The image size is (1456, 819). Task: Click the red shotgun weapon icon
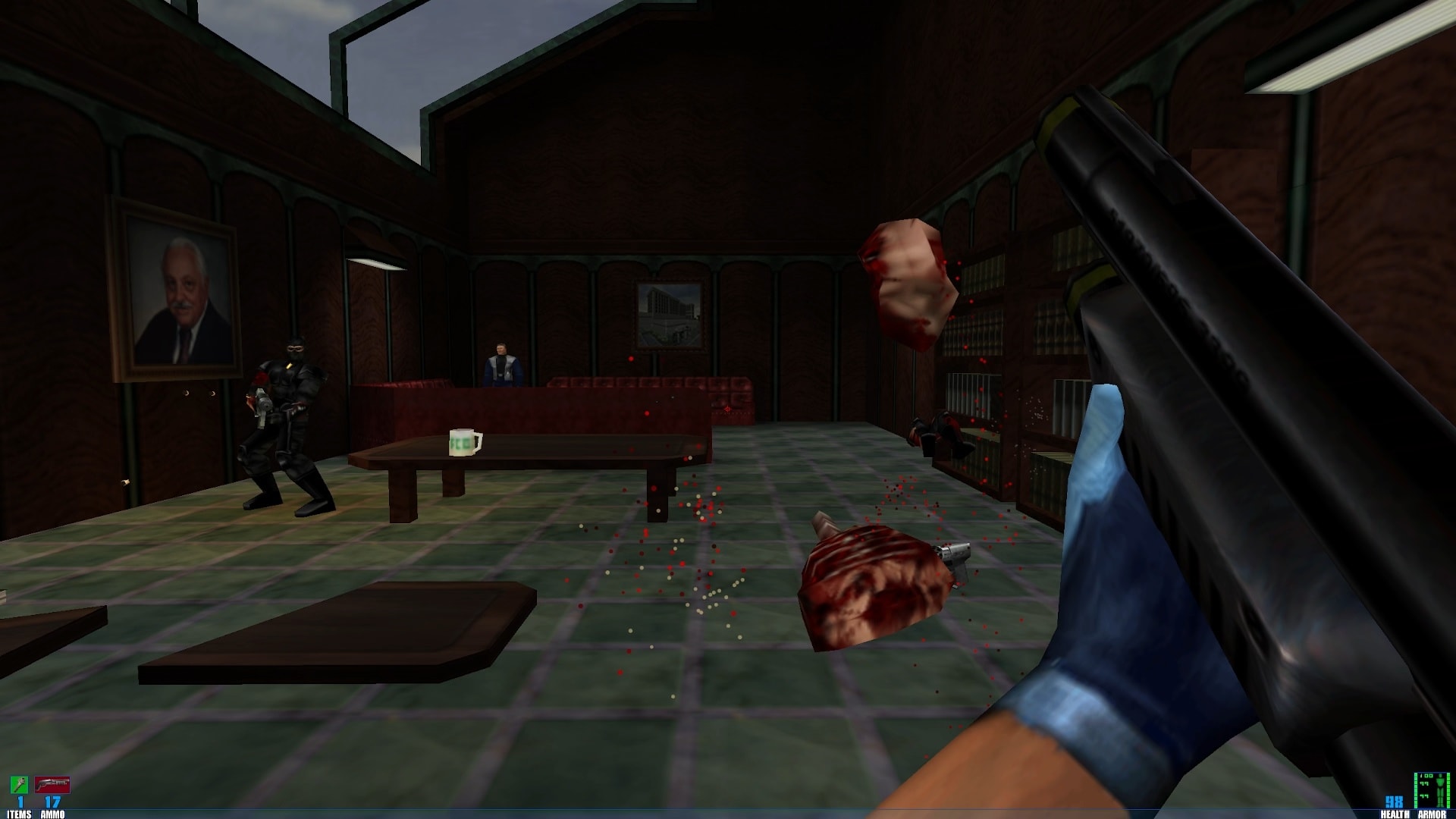pyautogui.click(x=52, y=784)
